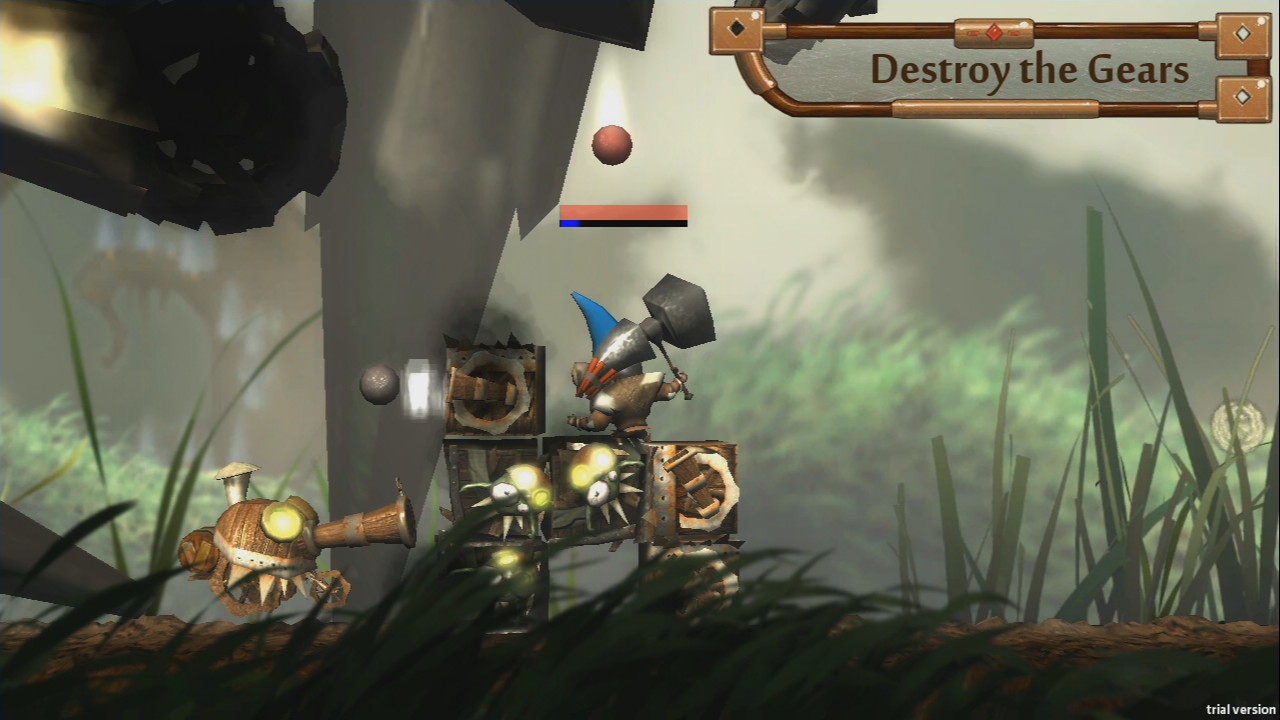Select the Destroy the Gears objective banner
The width and height of the screenshot is (1280, 720).
pyautogui.click(x=1028, y=70)
